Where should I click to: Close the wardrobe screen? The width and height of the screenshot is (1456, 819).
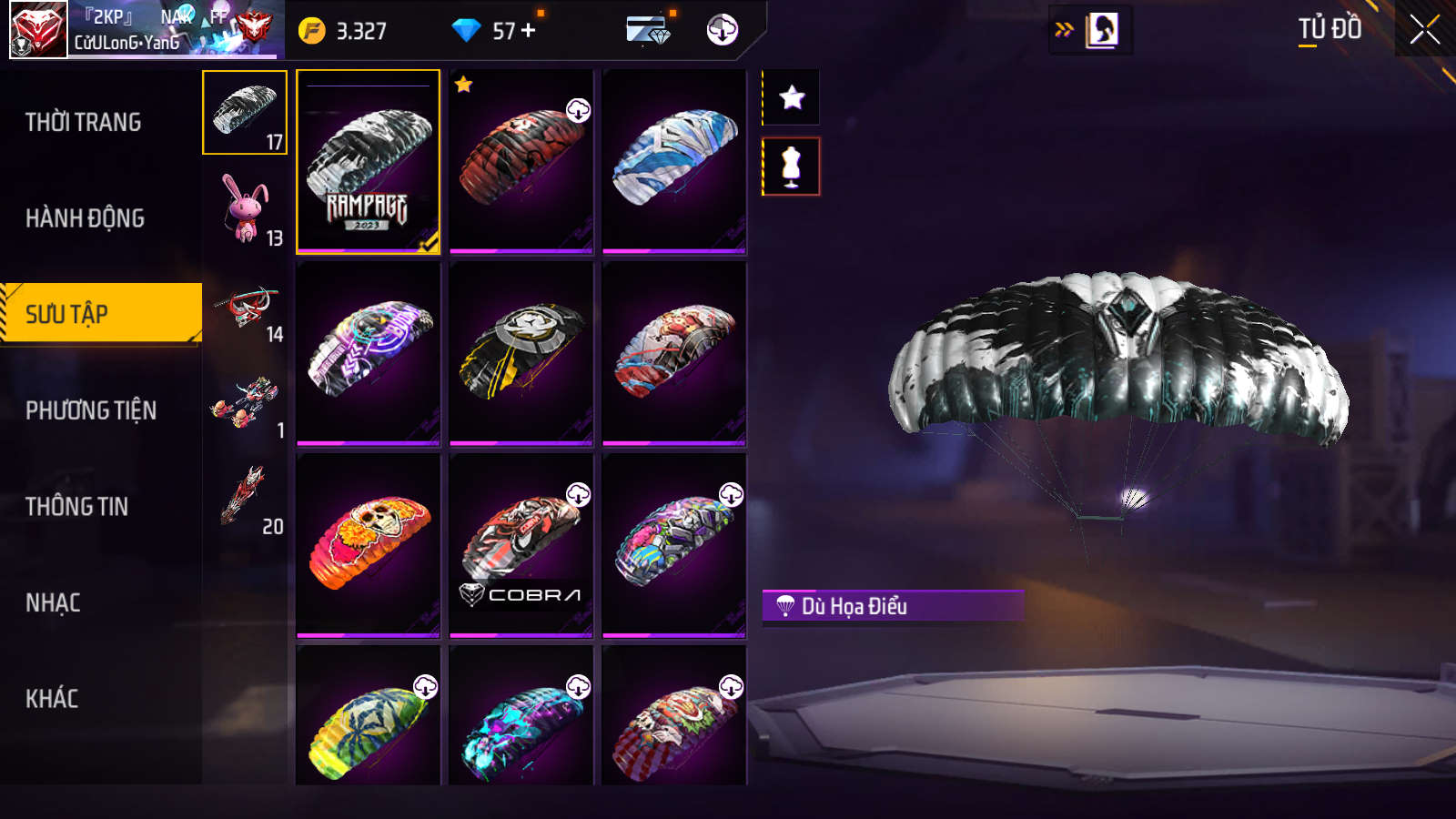(1424, 30)
